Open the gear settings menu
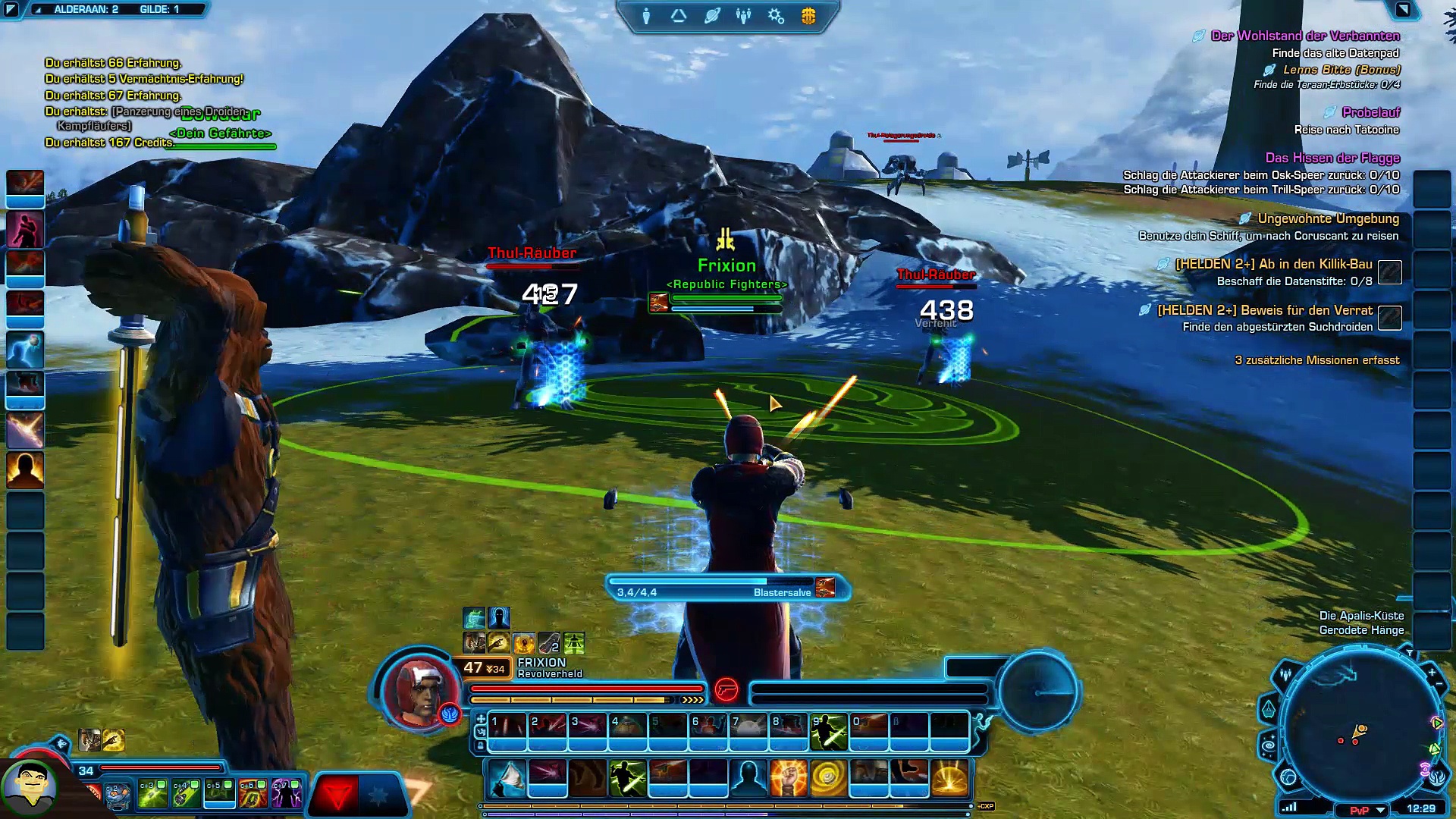The width and height of the screenshot is (1456, 819). point(776,16)
